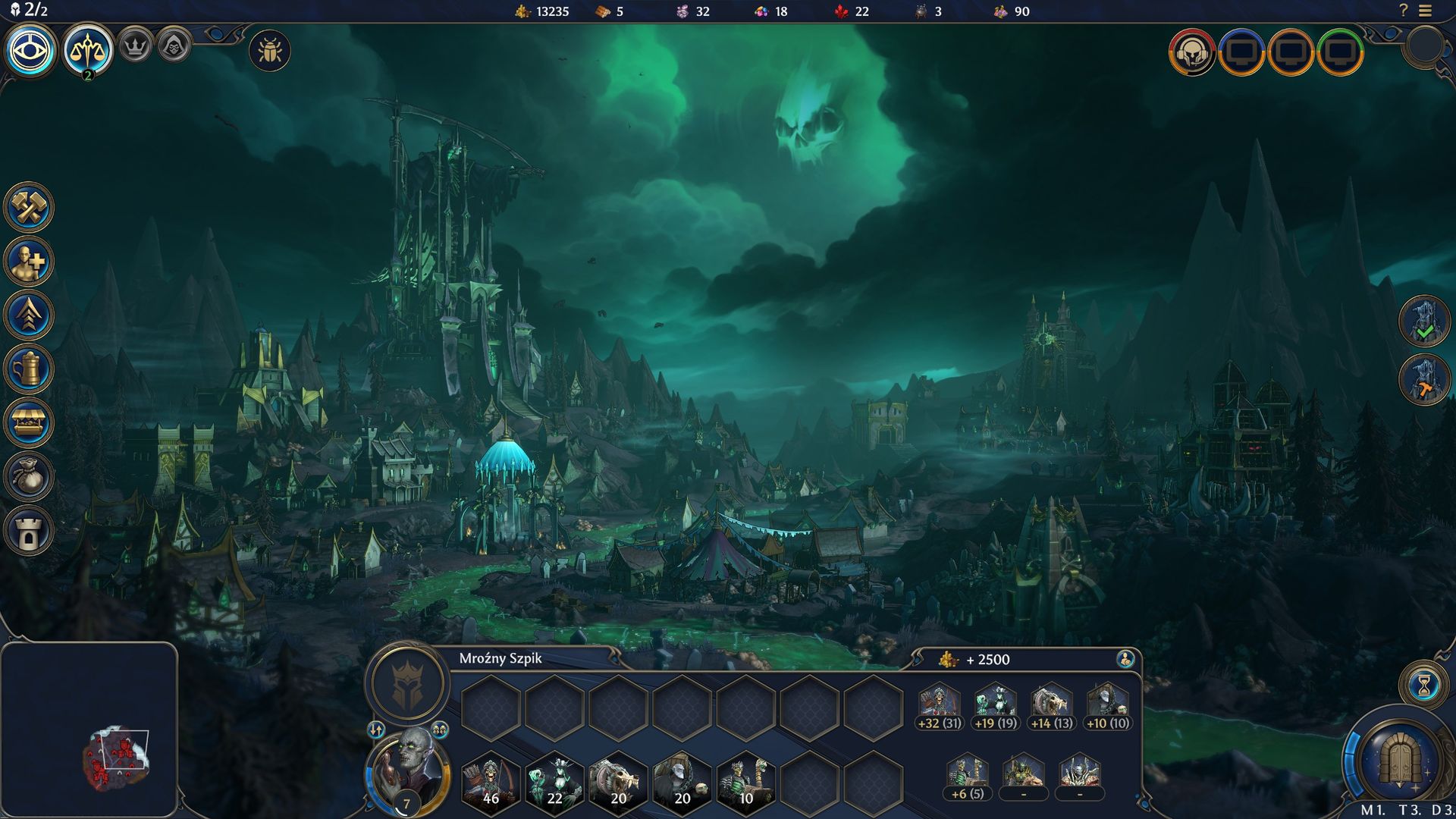This screenshot has width=1456, height=819.
Task: Open the castle tower fortification icon
Action: click(x=29, y=532)
